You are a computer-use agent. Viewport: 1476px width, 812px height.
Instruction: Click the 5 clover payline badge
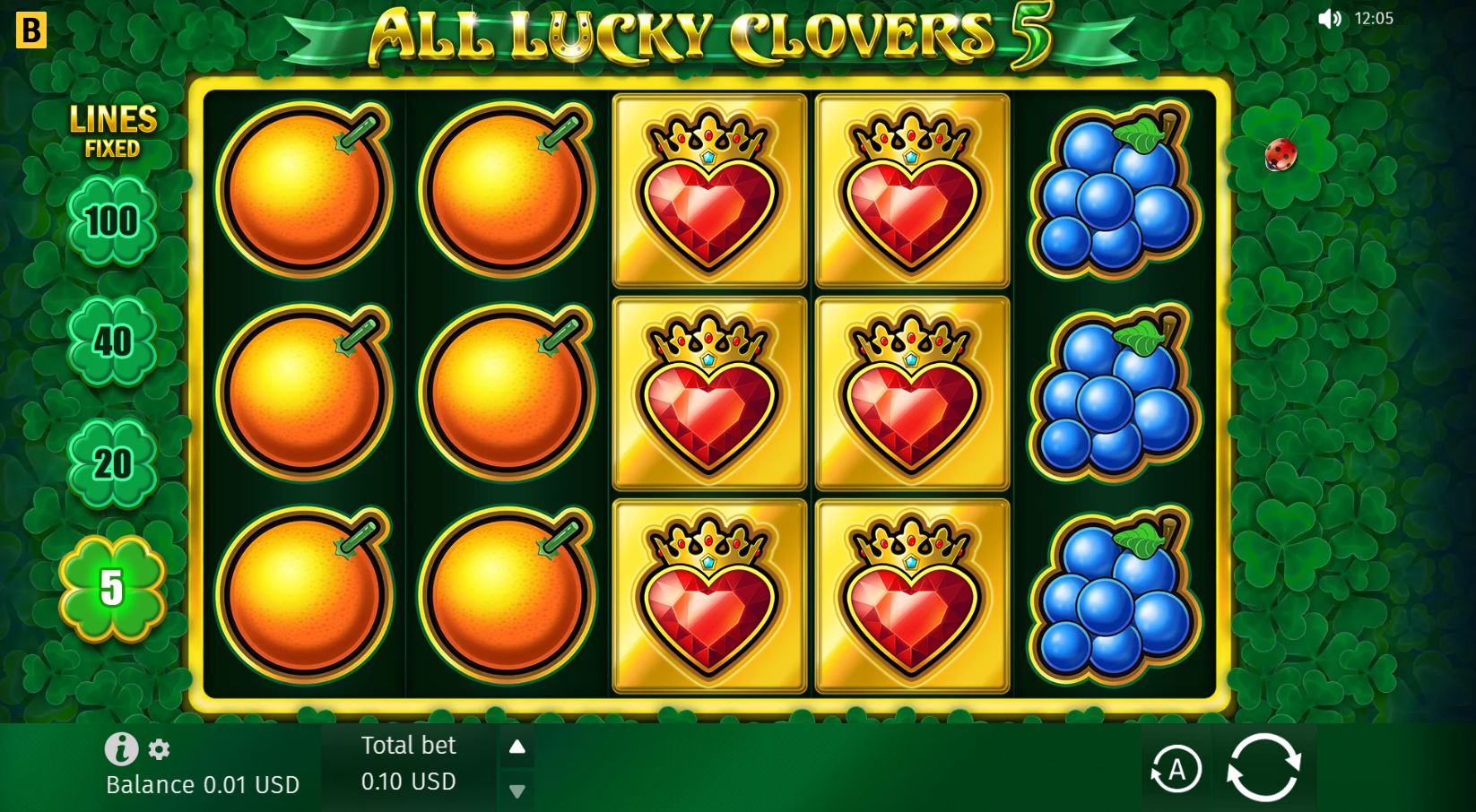pyautogui.click(x=111, y=589)
